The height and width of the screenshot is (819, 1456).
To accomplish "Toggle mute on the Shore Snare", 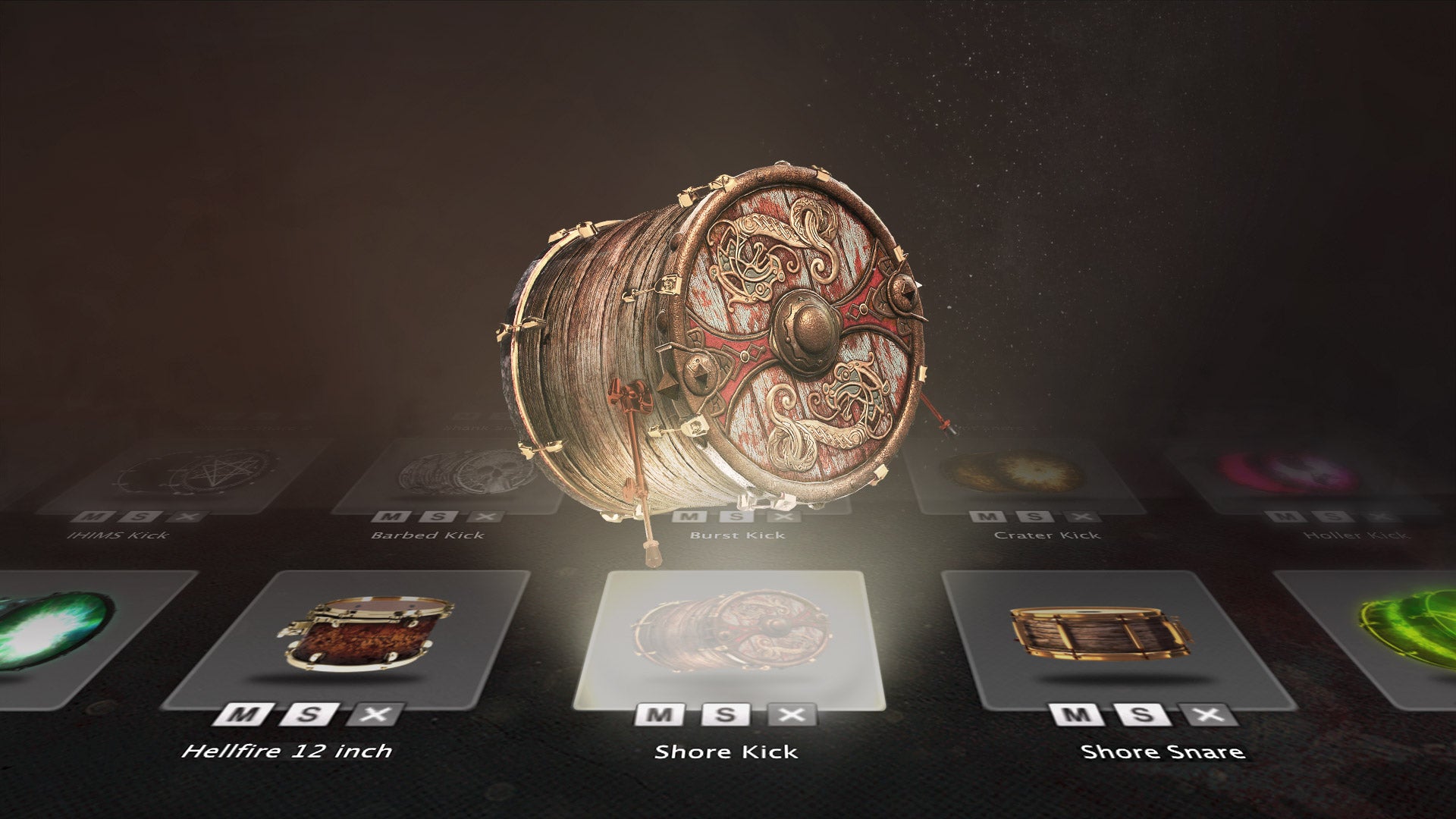I will pos(1077,714).
